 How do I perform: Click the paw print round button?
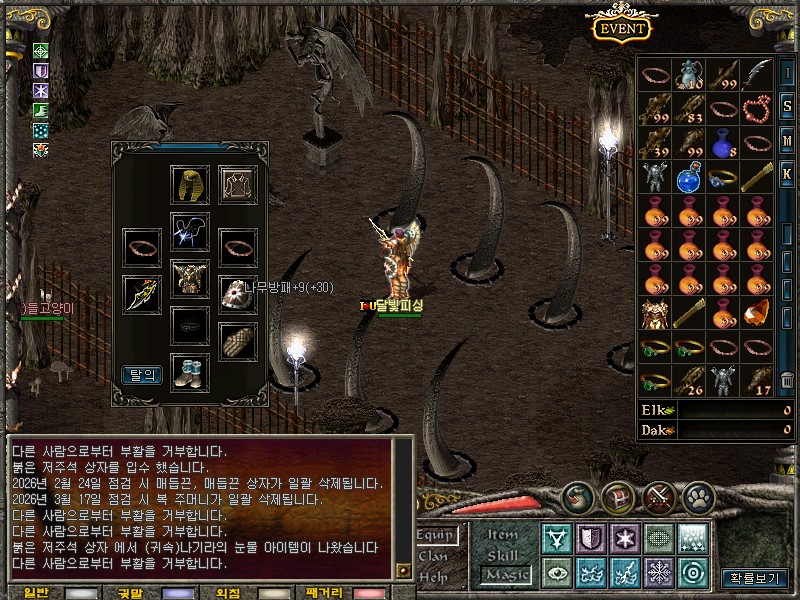coord(698,497)
